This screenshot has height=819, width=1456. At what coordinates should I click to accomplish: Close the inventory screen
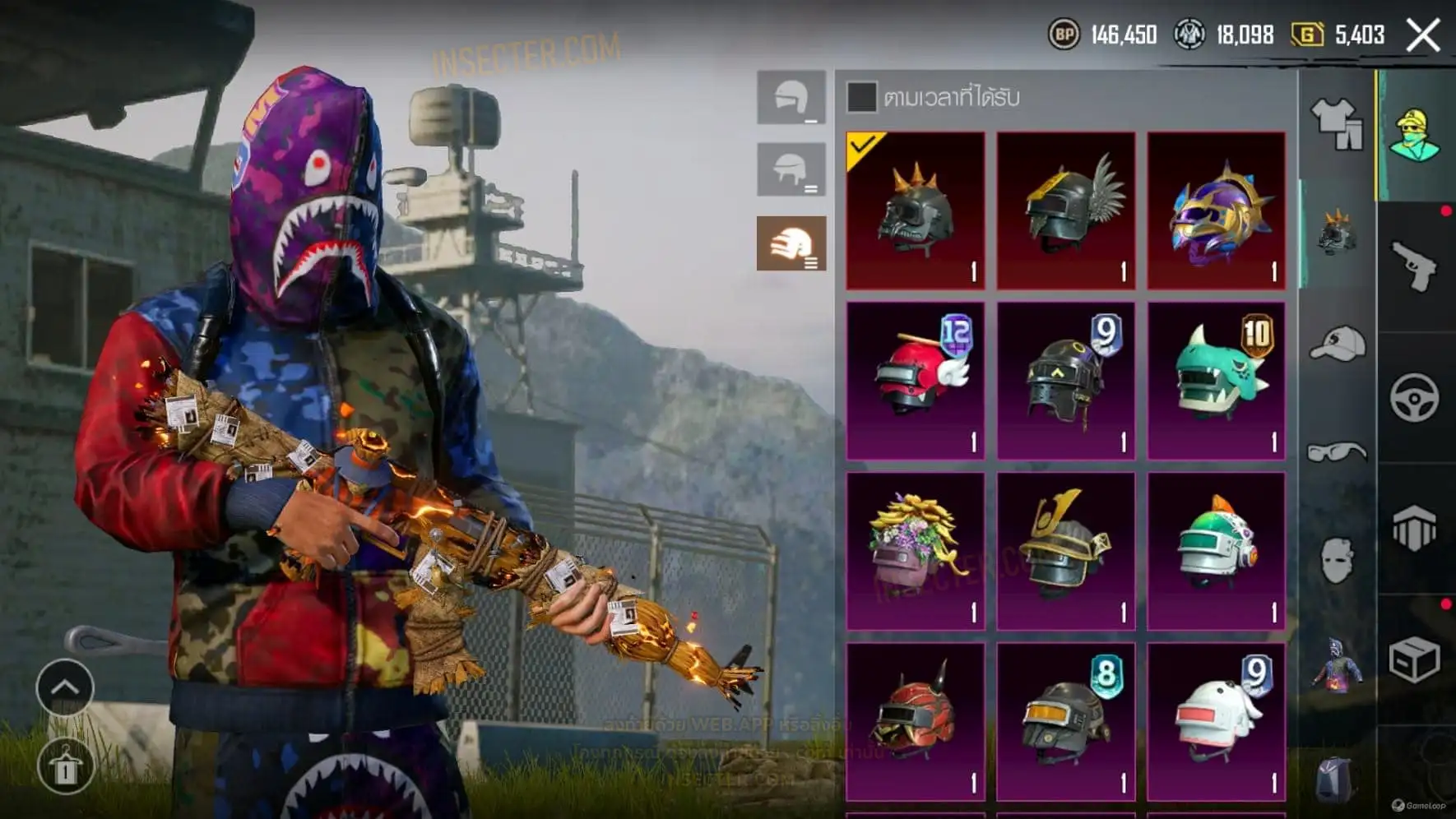pyautogui.click(x=1423, y=35)
